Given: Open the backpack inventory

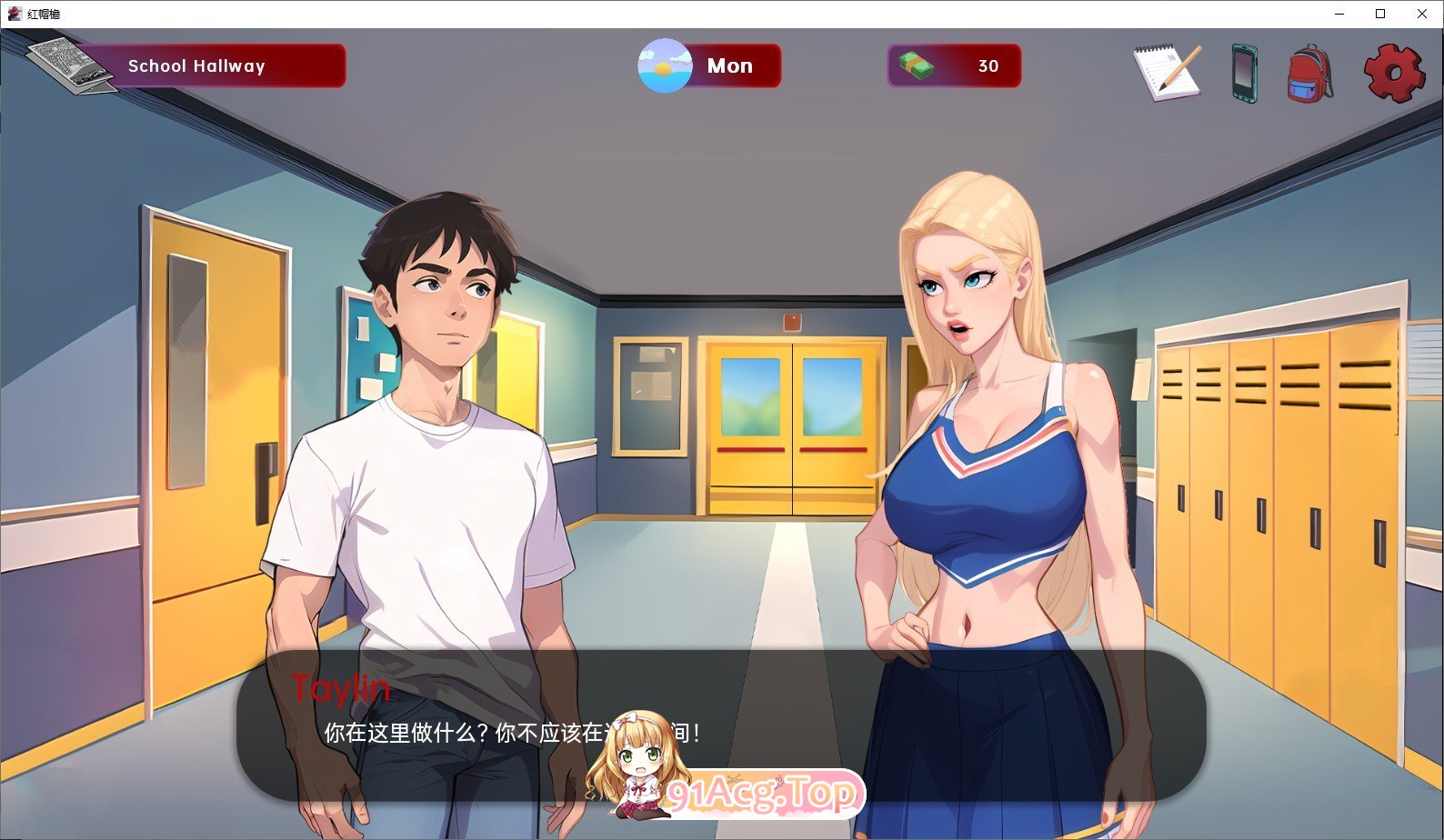Looking at the screenshot, I should [1309, 73].
